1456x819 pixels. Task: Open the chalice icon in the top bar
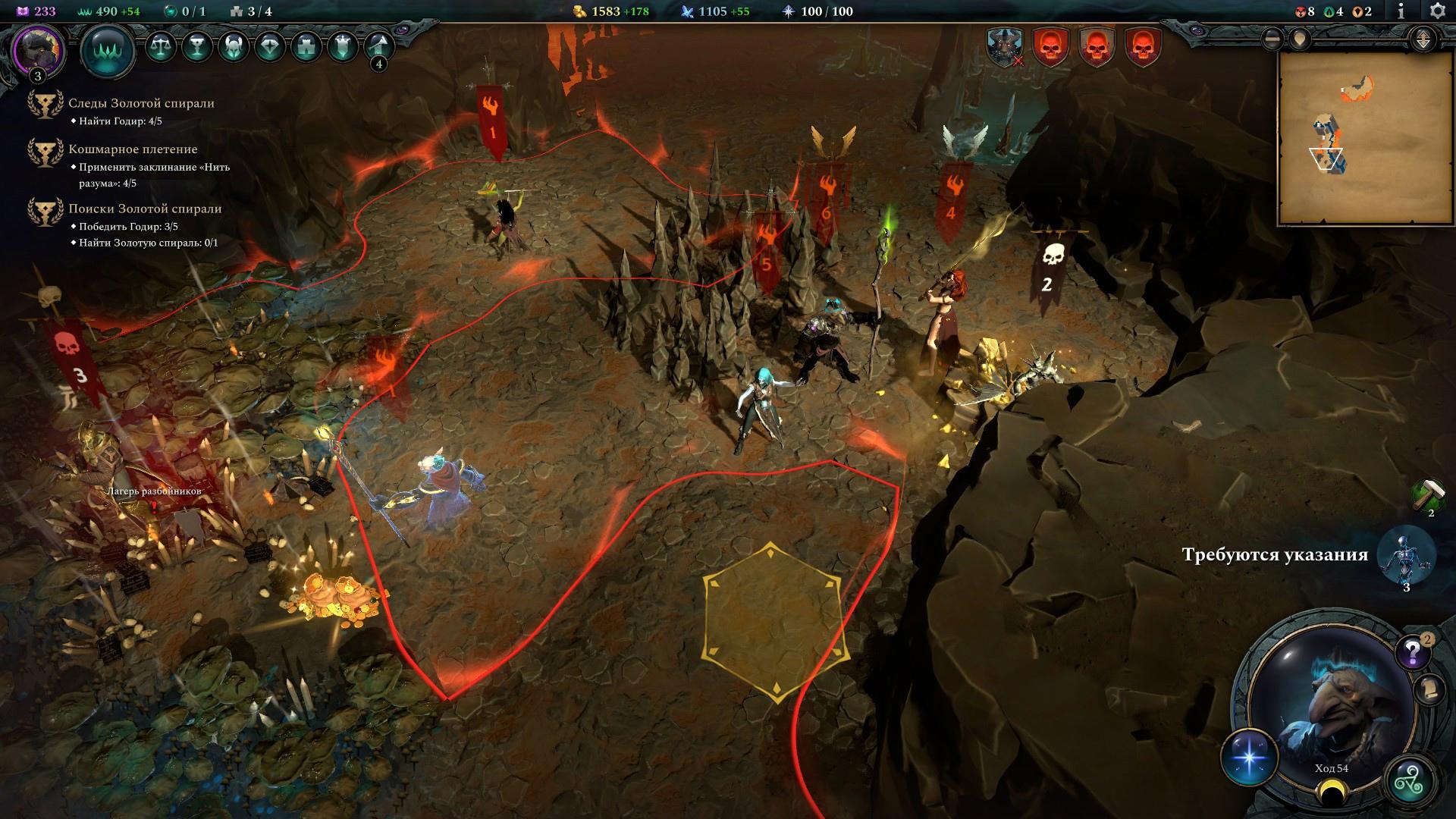(197, 47)
